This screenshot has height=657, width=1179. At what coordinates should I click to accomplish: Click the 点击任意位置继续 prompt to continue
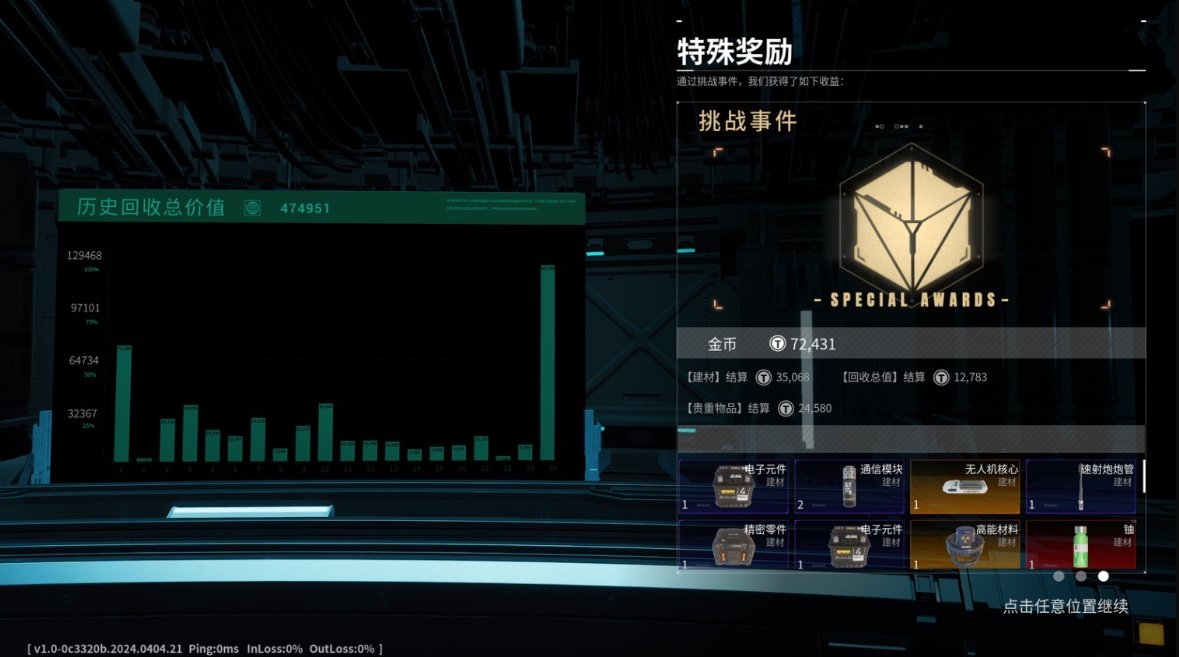1065,606
